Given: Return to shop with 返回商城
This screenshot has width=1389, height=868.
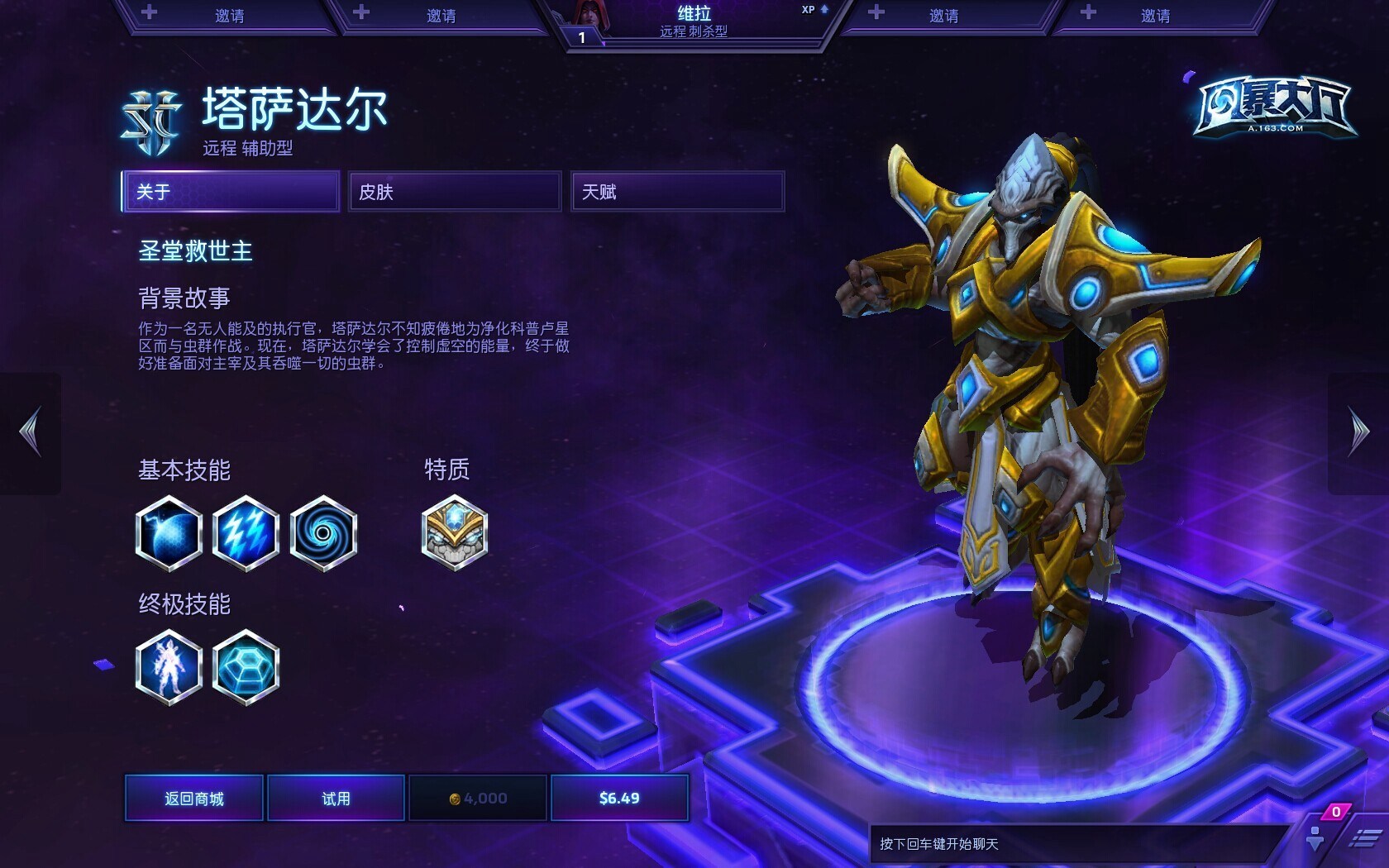Looking at the screenshot, I should [x=194, y=798].
